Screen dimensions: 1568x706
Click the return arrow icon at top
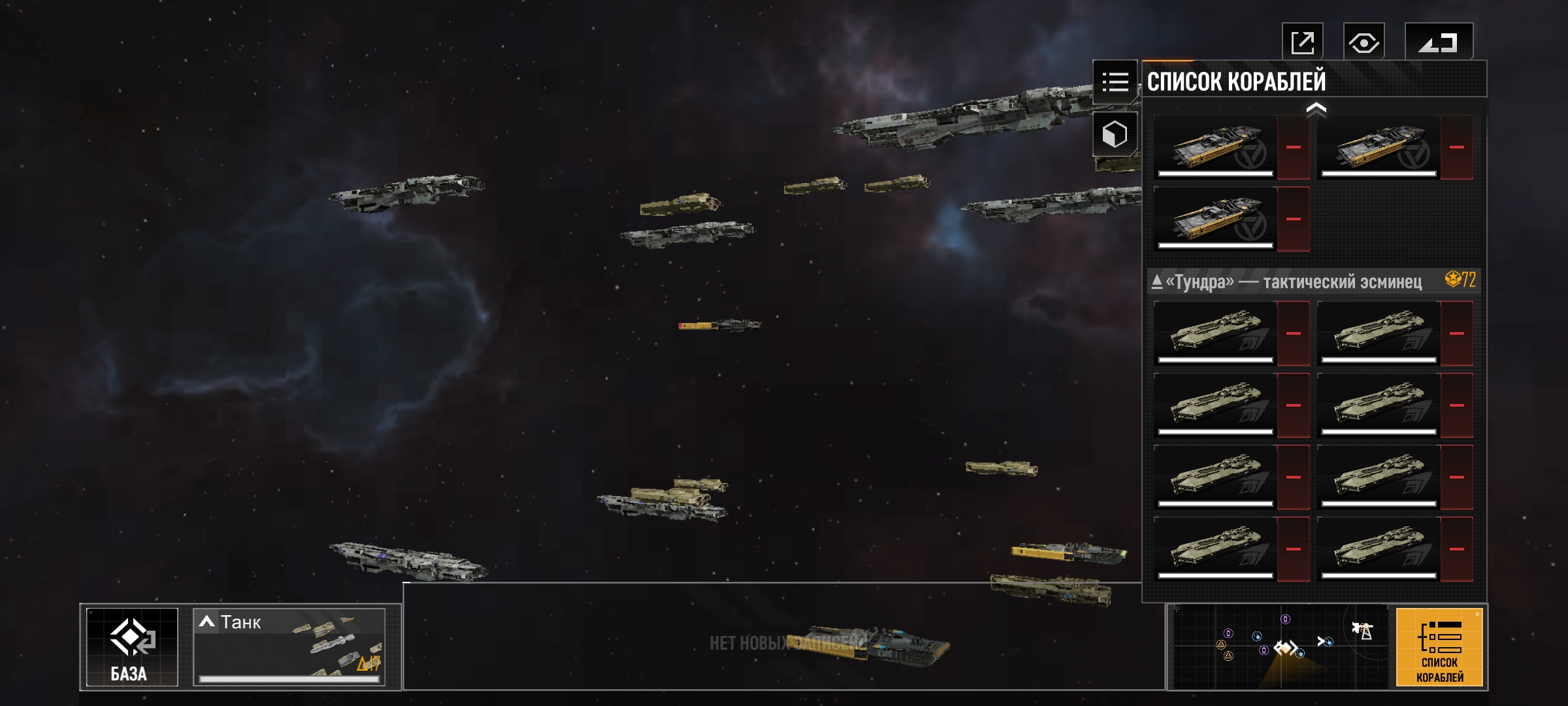(1438, 43)
